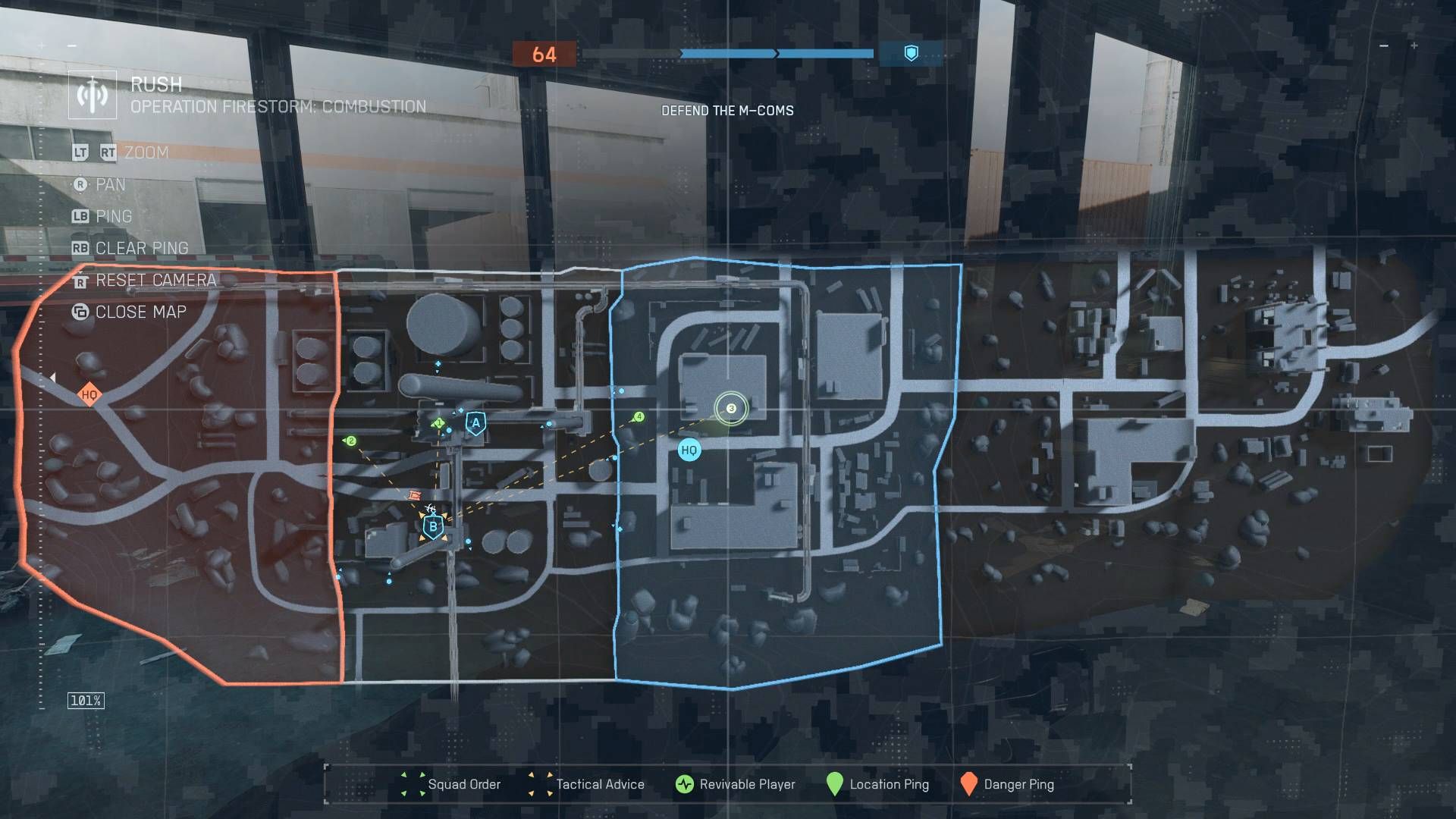Screen dimensions: 1456x819
Task: Open the LT RT Zoom control
Action: 121,152
